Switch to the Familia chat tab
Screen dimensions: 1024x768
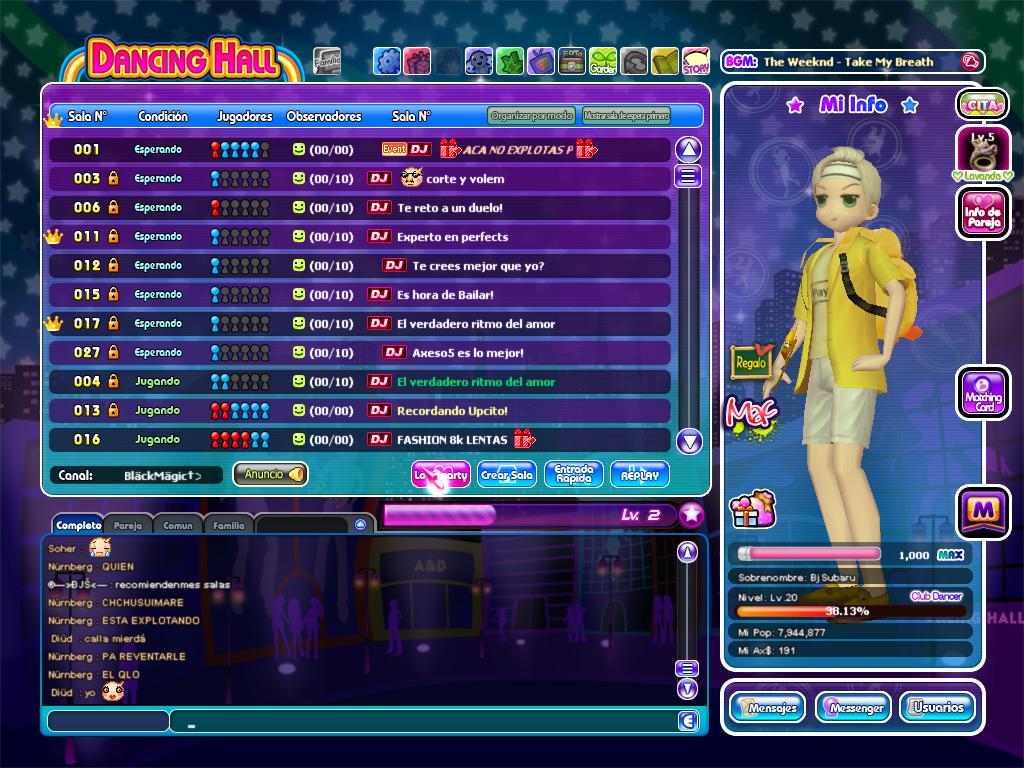[x=228, y=525]
